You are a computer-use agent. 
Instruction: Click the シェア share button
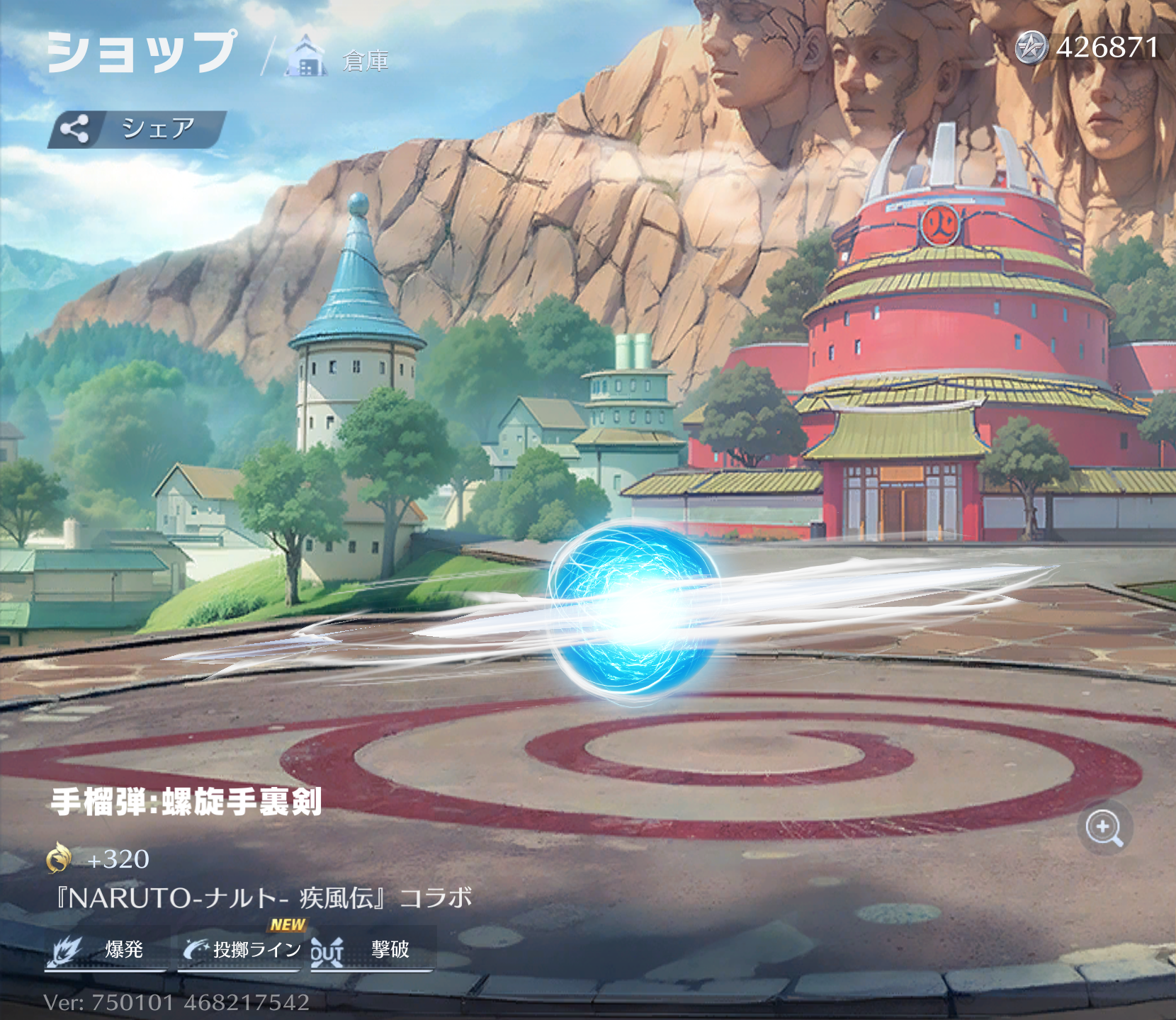(137, 129)
